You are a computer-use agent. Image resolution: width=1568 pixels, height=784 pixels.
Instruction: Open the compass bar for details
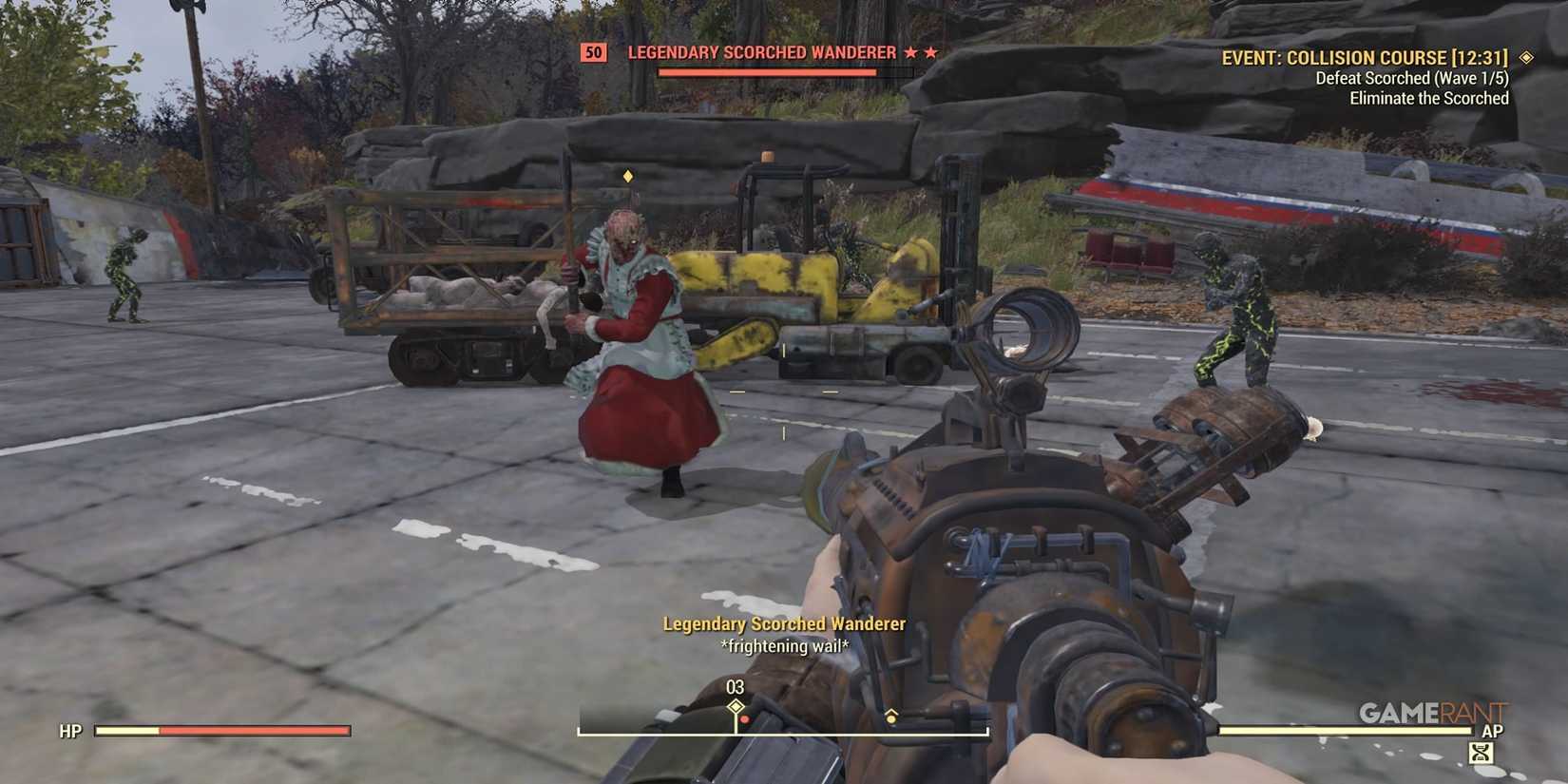coord(784,732)
